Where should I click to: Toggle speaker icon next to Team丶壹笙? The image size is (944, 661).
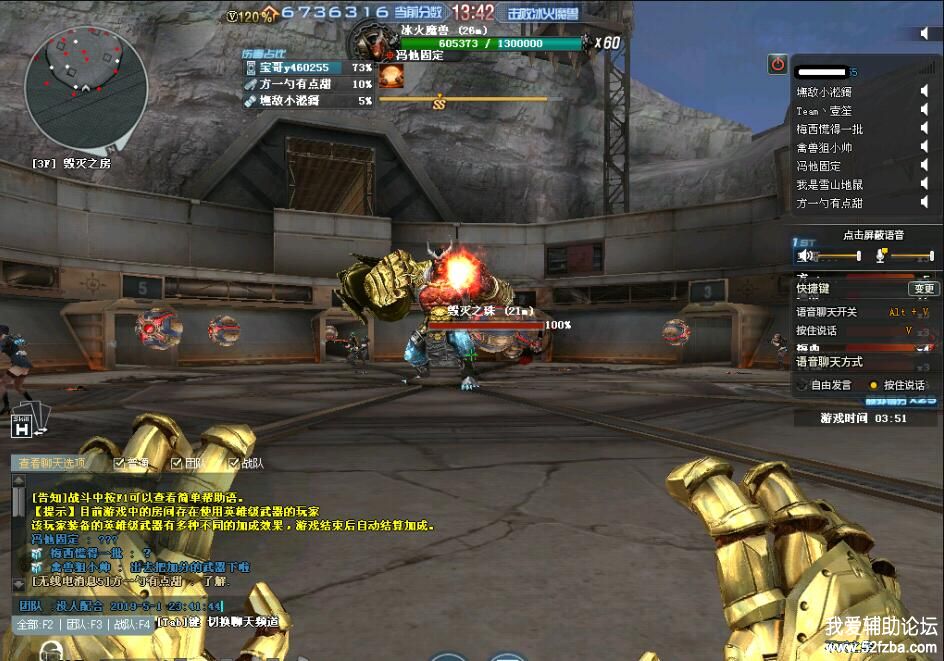pyautogui.click(x=925, y=111)
